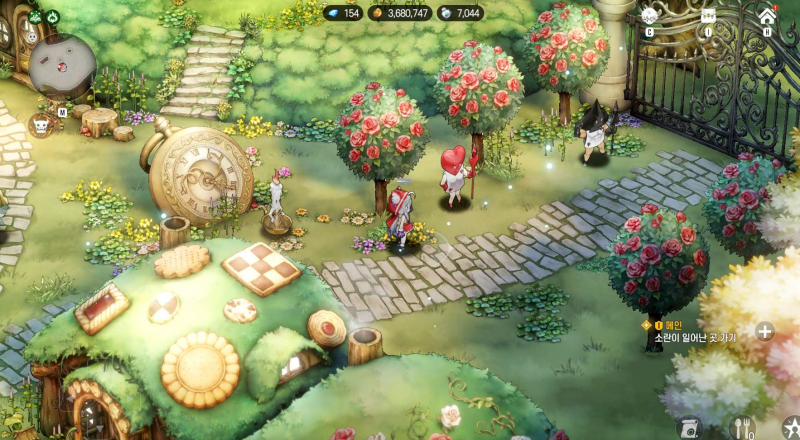
Task: Open the food fork-and-spoon icon
Action: 743,428
